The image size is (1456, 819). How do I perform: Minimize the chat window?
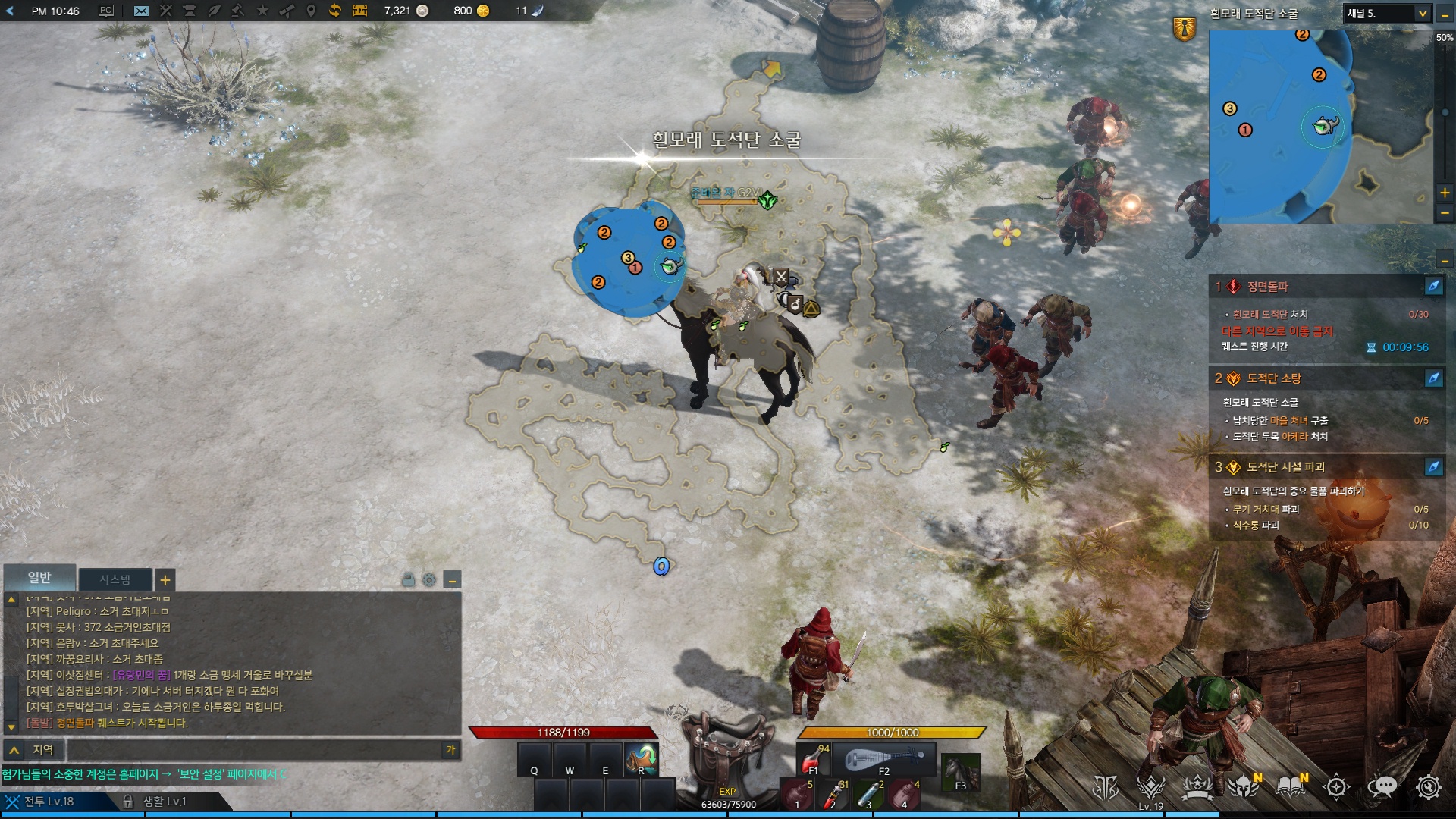click(452, 581)
